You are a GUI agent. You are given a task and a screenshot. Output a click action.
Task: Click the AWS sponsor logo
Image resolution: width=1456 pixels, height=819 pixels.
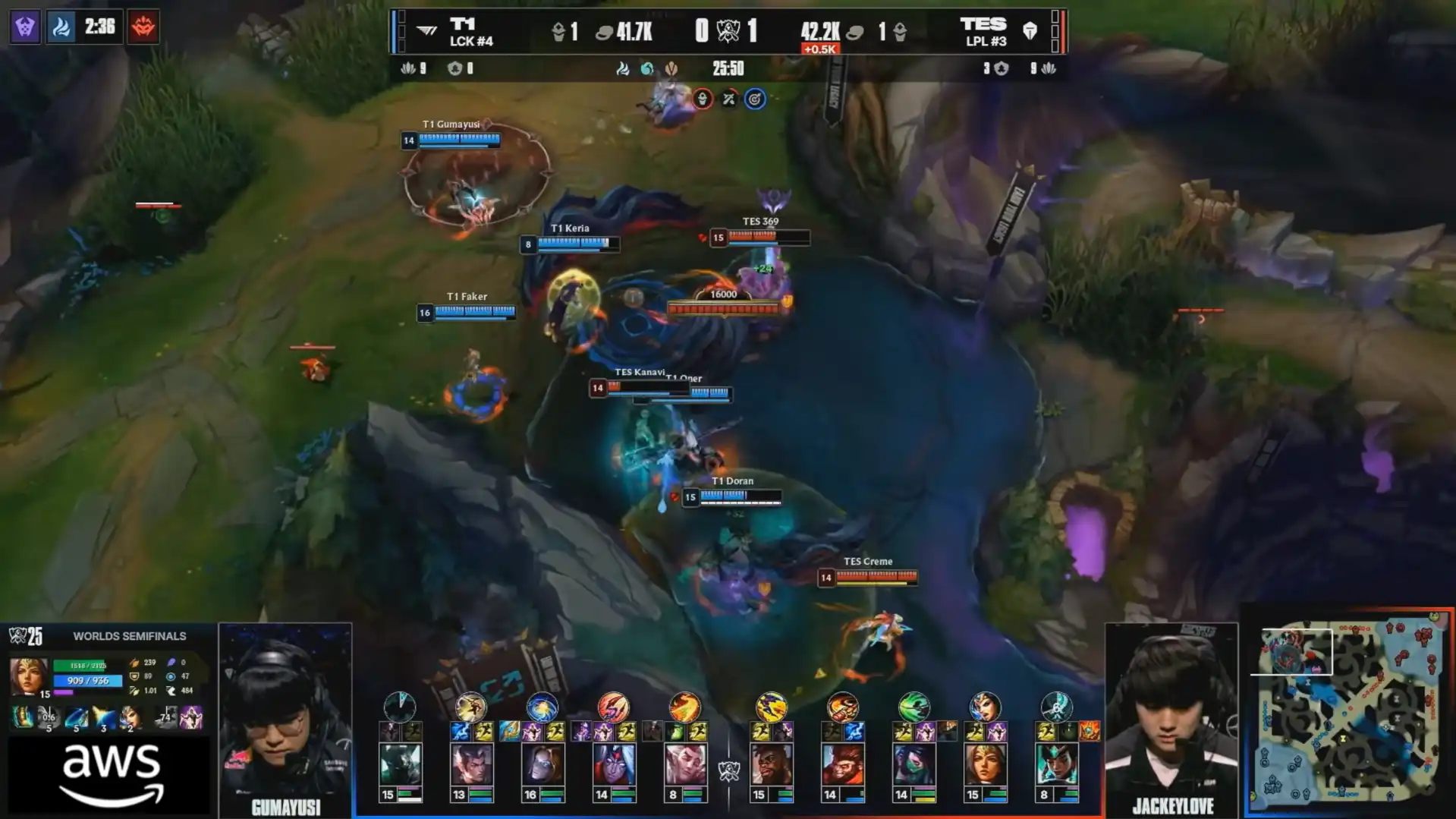[112, 773]
